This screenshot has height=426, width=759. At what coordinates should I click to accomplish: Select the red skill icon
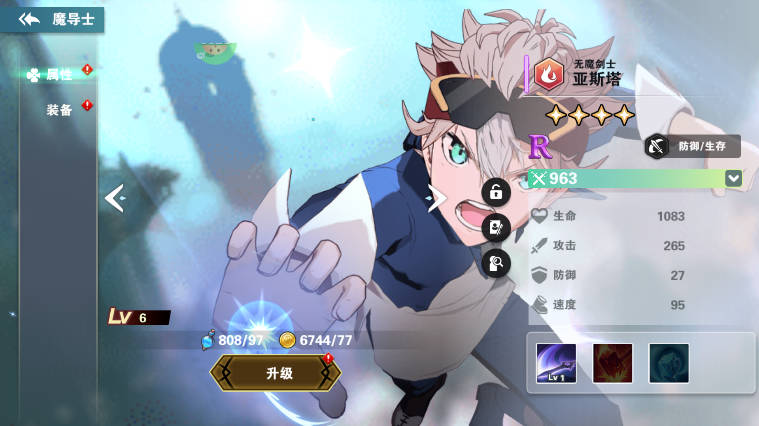(612, 363)
